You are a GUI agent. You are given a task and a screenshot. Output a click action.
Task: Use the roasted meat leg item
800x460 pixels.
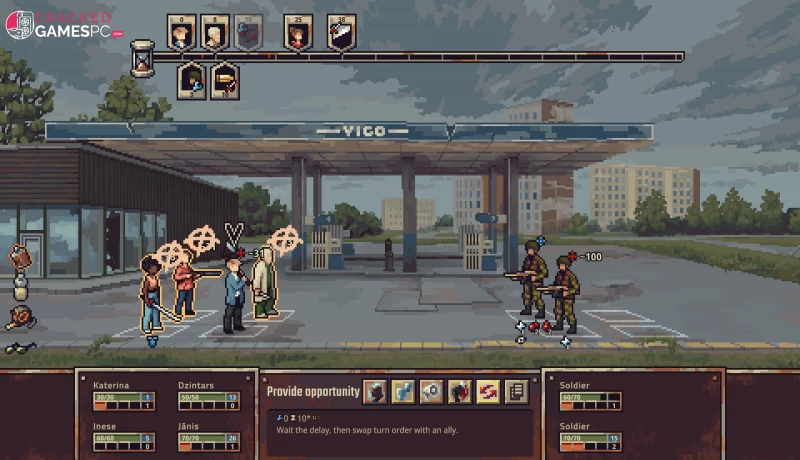(x=19, y=318)
